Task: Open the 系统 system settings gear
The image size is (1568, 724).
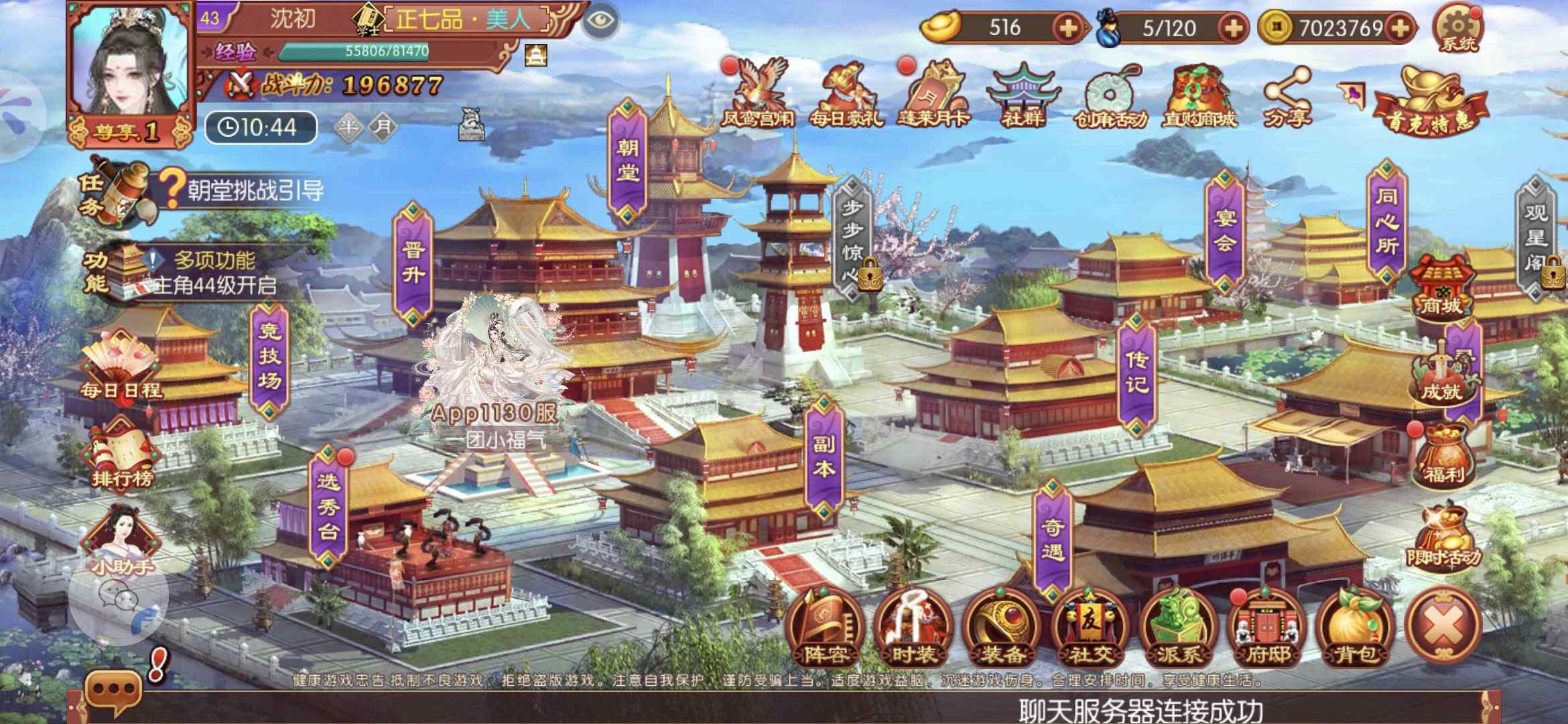Action: pos(1457,30)
